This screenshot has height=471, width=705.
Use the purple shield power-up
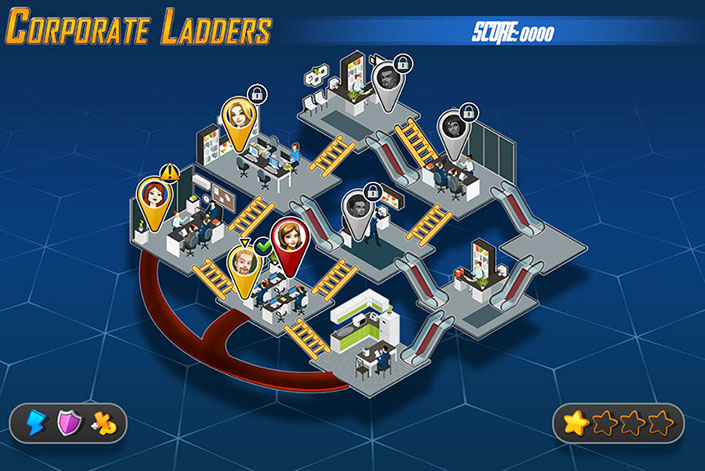coord(70,423)
